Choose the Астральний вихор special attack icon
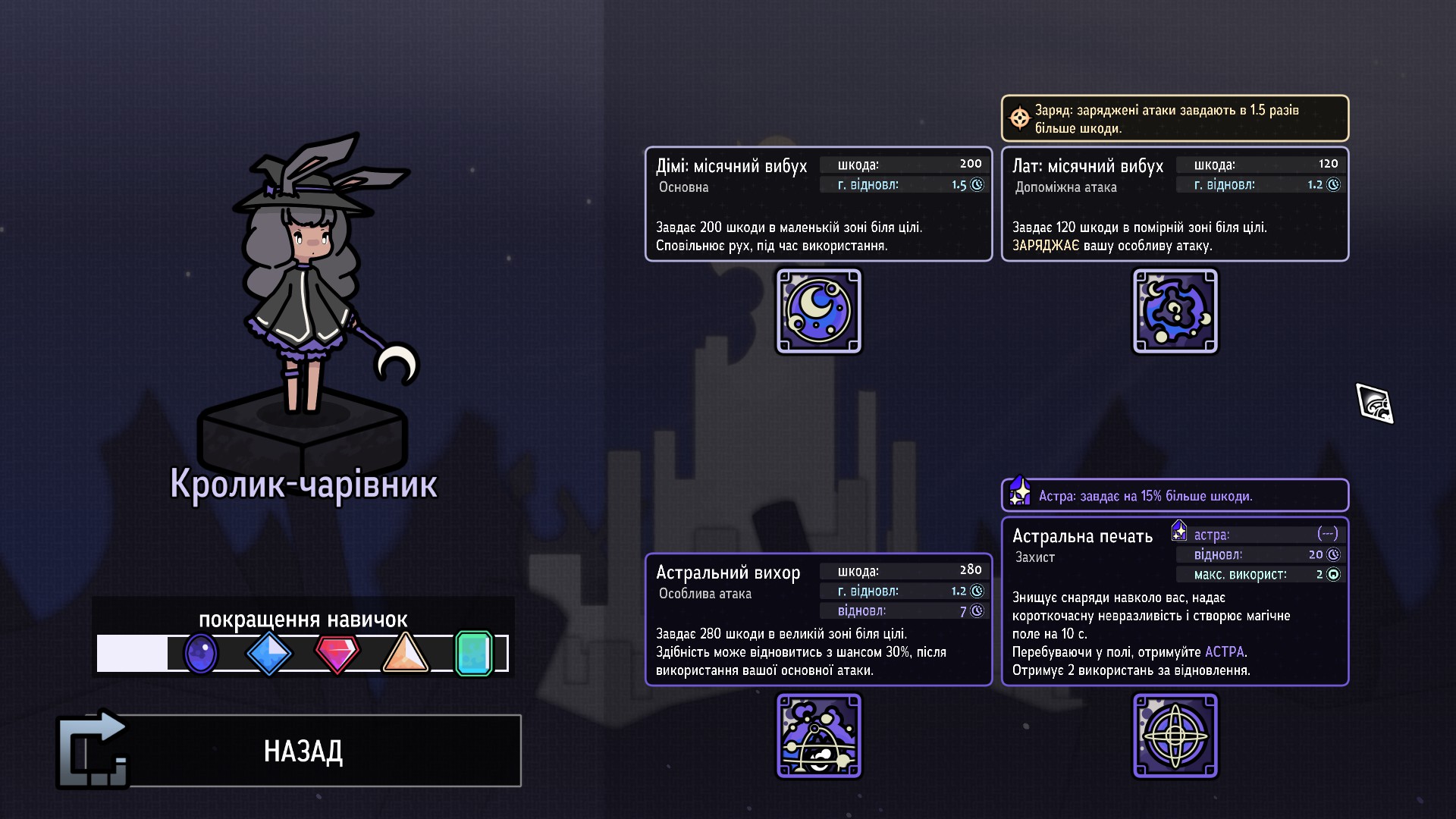 [x=819, y=736]
